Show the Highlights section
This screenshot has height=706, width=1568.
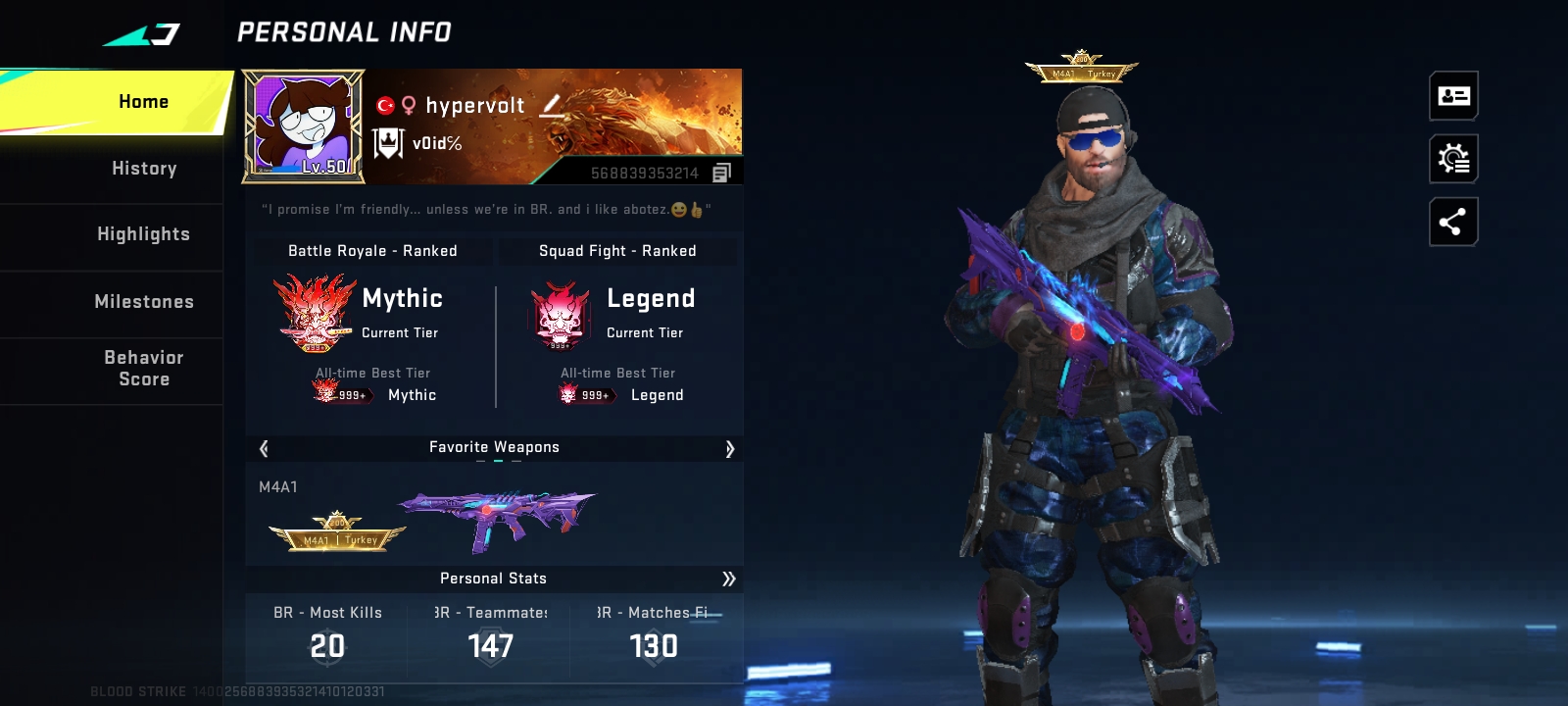tap(143, 234)
